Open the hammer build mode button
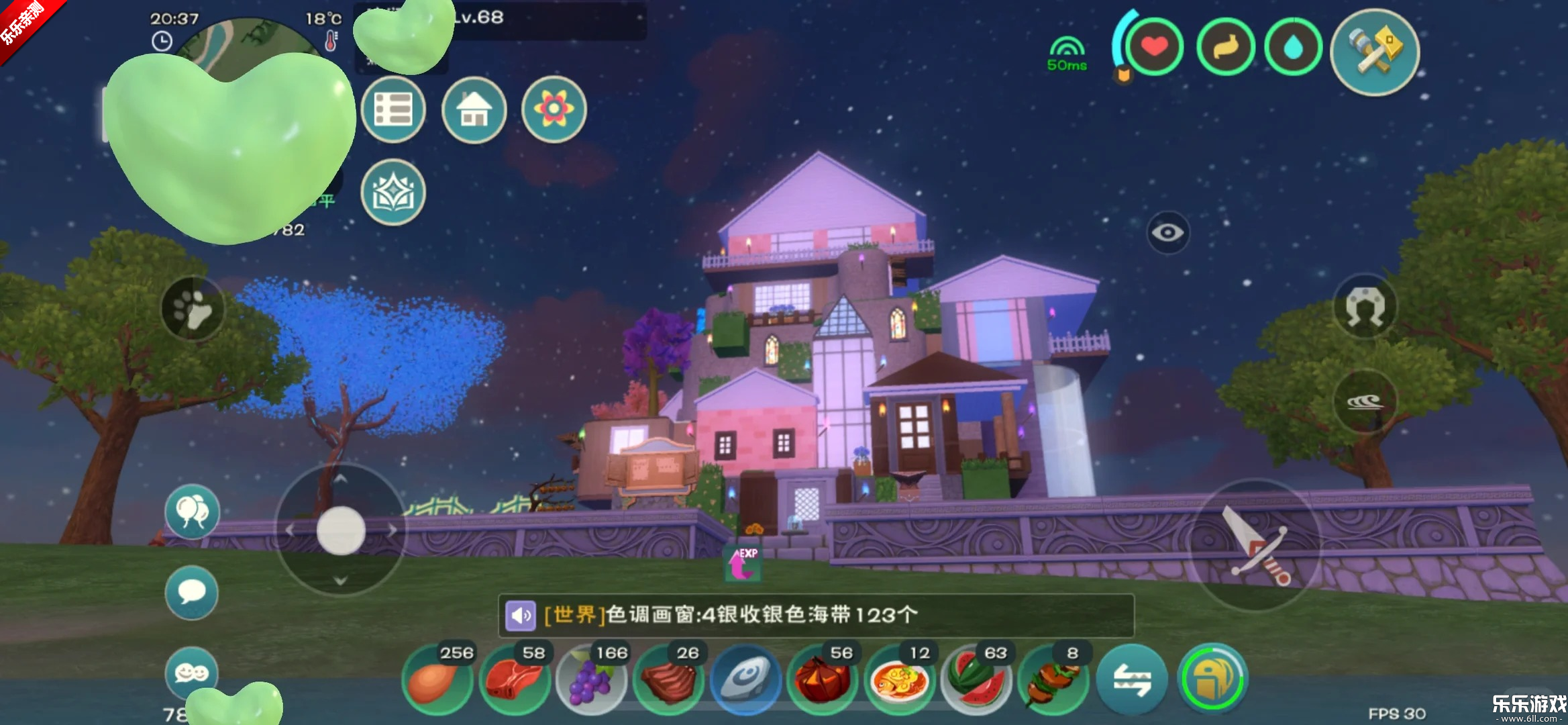 (x=1375, y=52)
